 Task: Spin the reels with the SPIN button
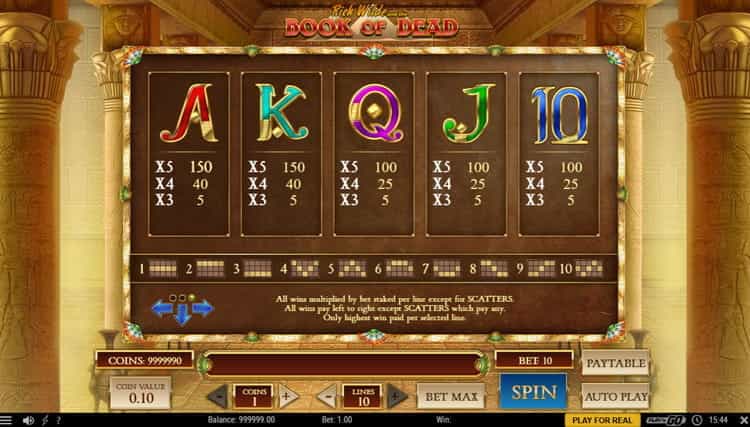click(532, 392)
